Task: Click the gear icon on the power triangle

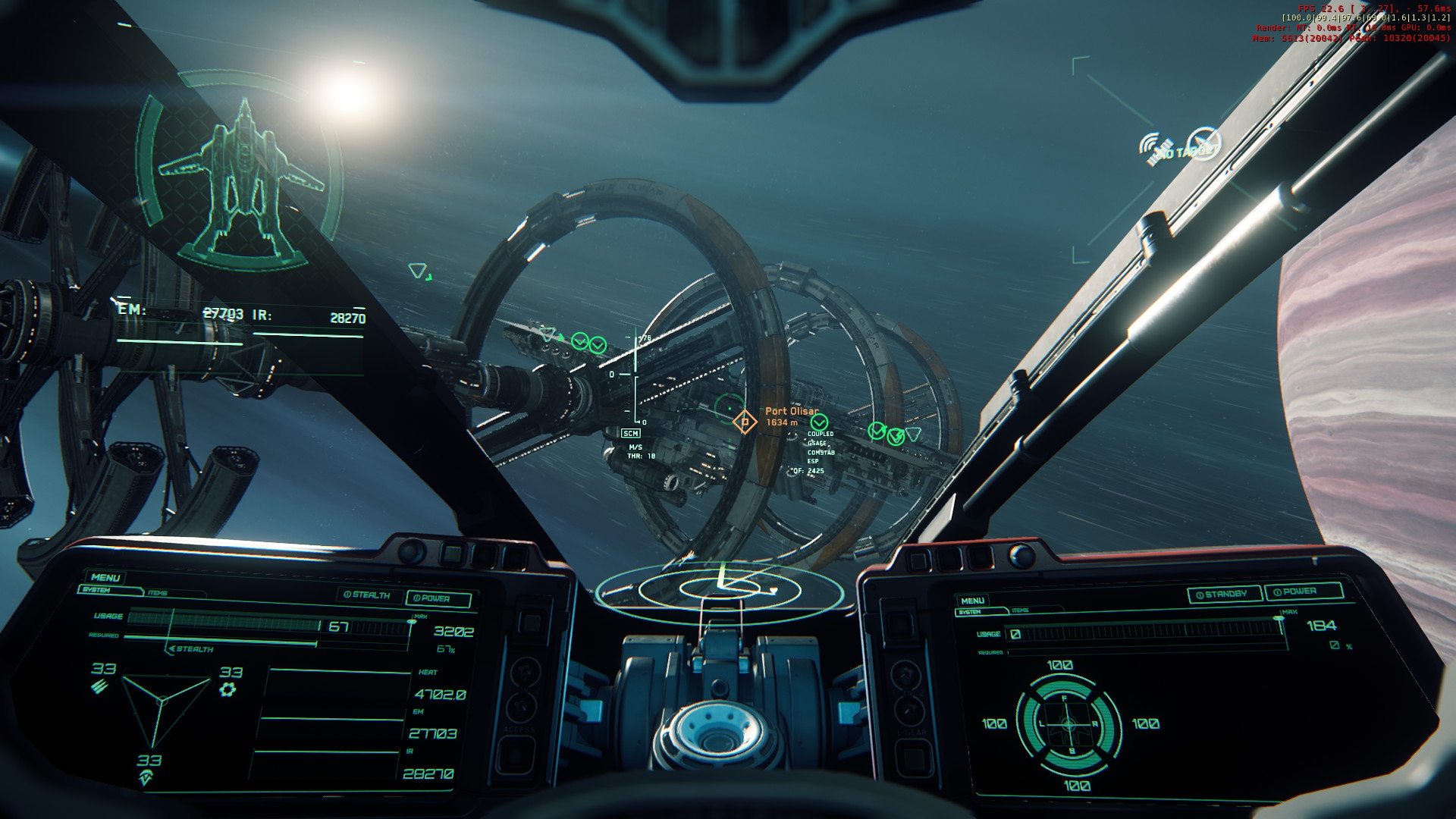Action: [x=227, y=689]
